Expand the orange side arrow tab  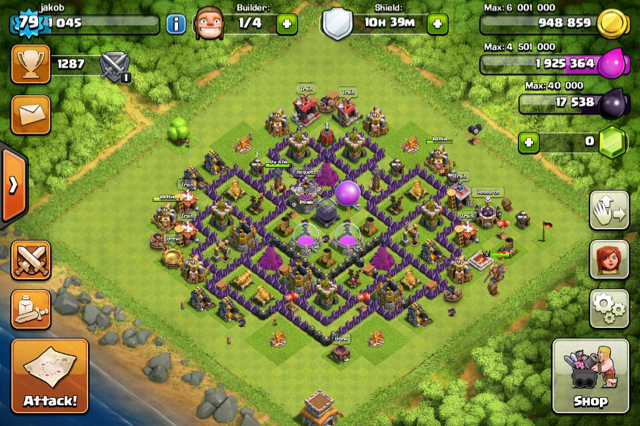[x=11, y=185]
